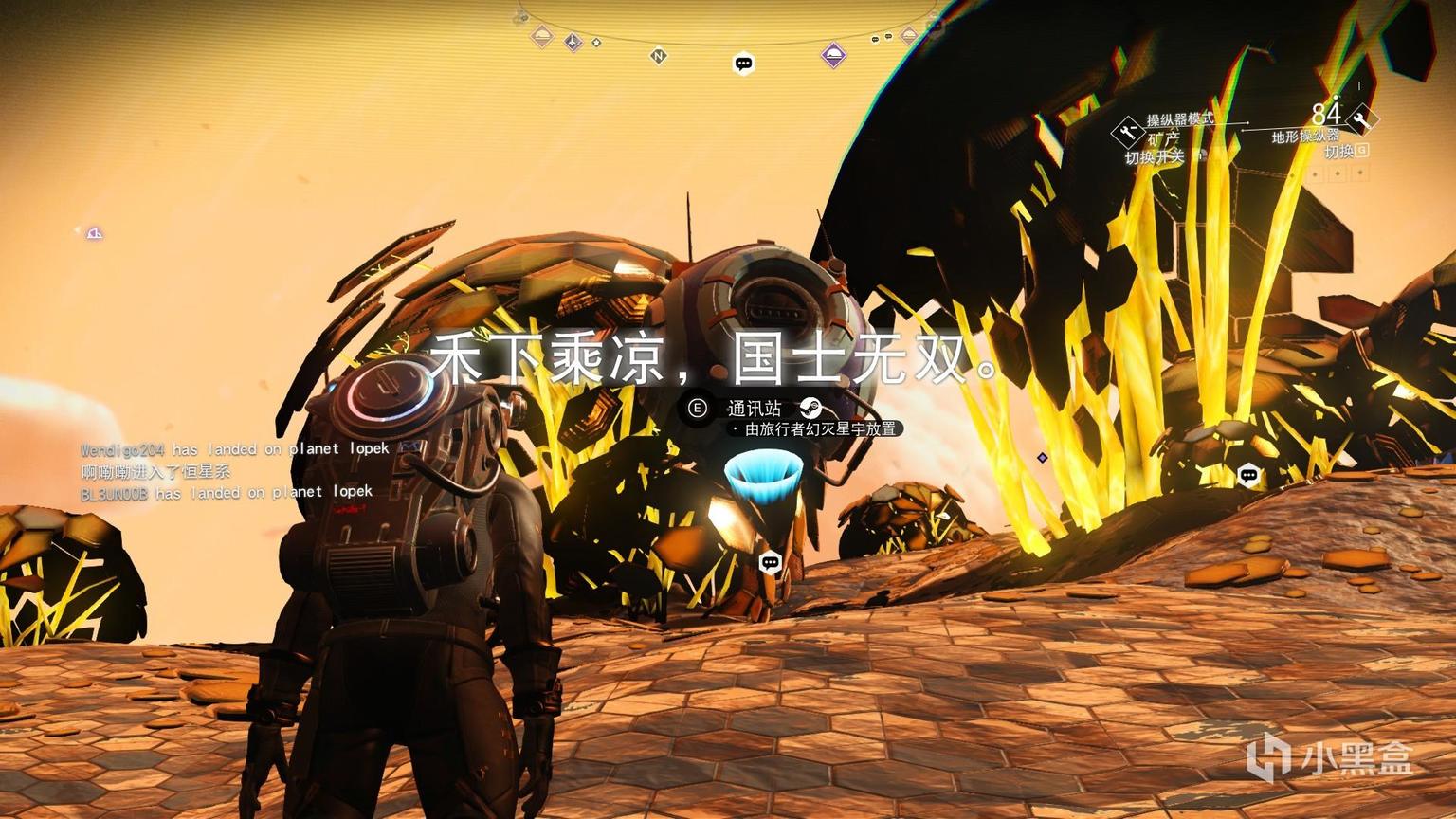Select the small star marker on the compass
The image size is (1456, 819).
[596, 42]
